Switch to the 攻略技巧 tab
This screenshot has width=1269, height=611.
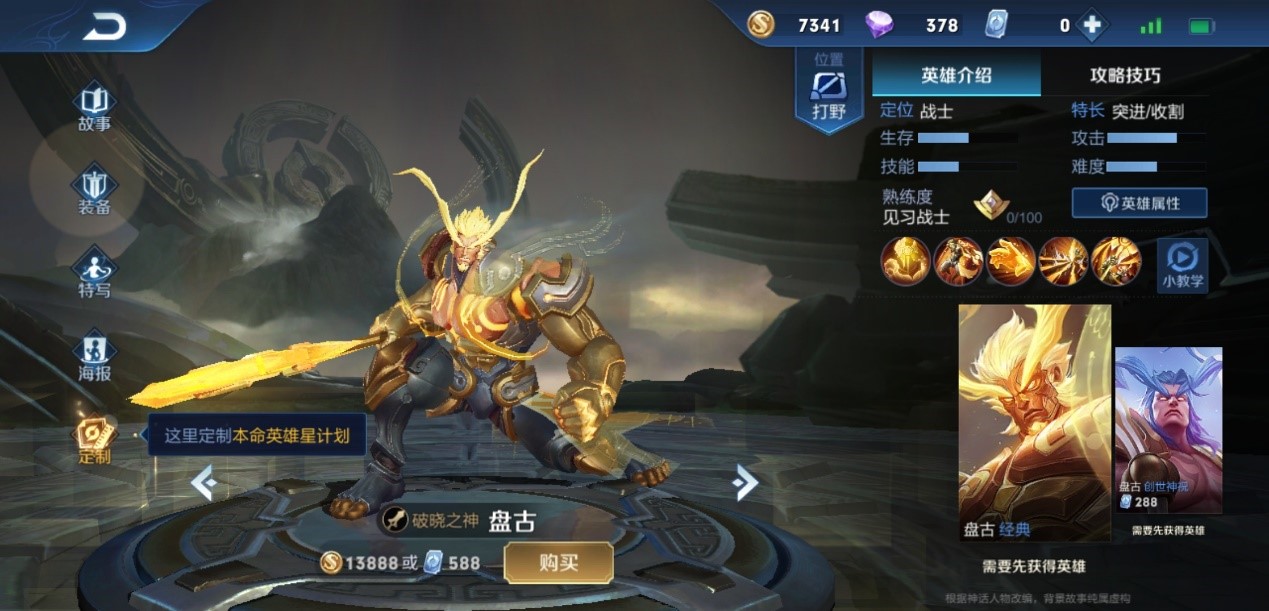(x=1125, y=75)
